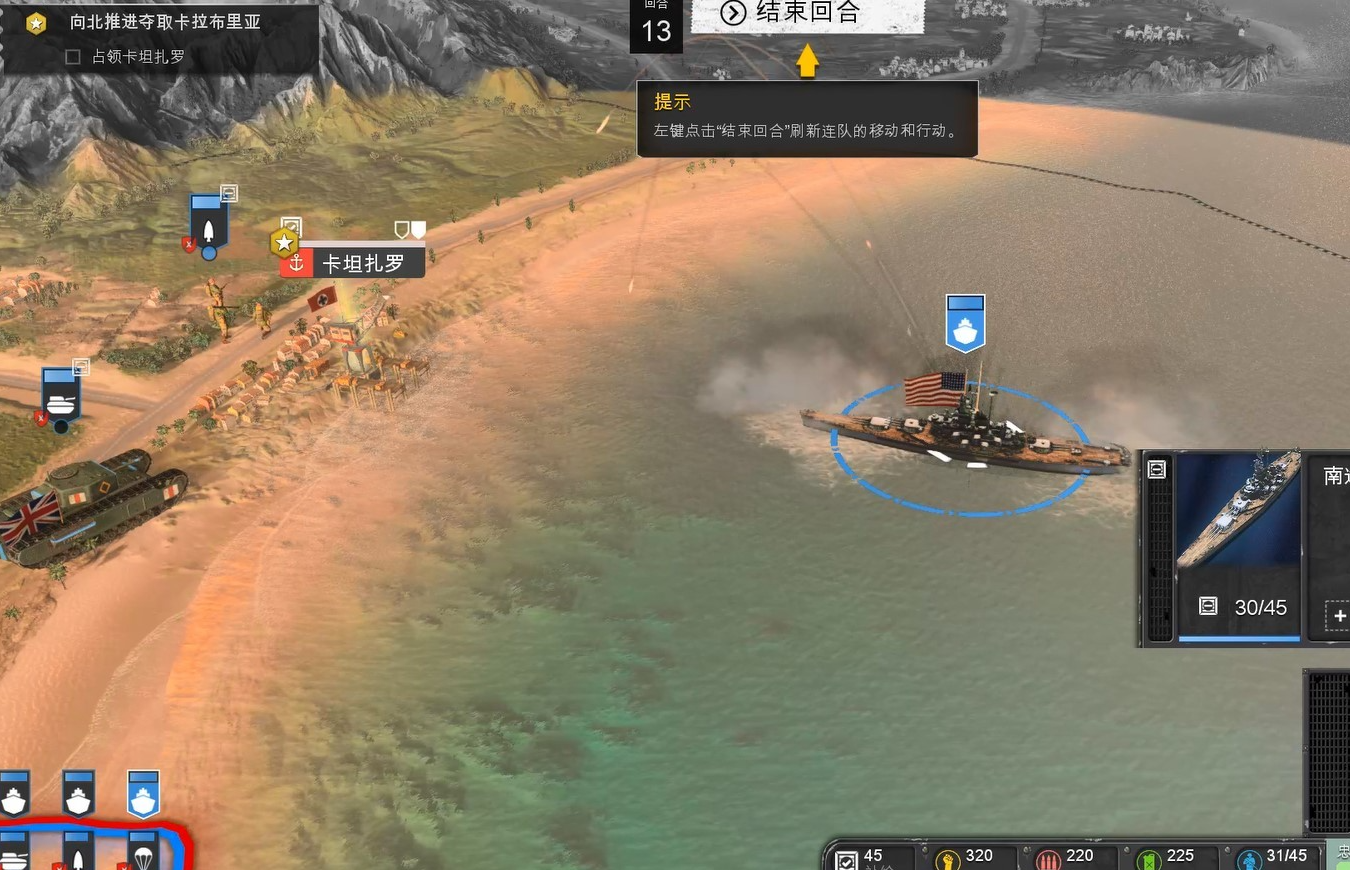Collapse the unit panel with minus icon
The image size is (1350, 870).
(1157, 469)
